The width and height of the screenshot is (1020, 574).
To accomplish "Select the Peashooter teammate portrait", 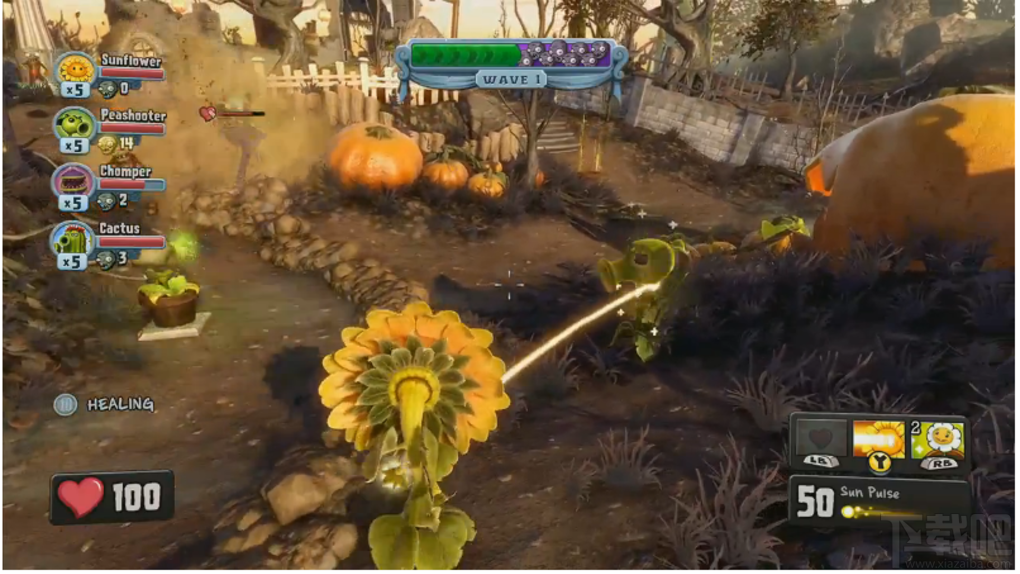I will pyautogui.click(x=74, y=125).
